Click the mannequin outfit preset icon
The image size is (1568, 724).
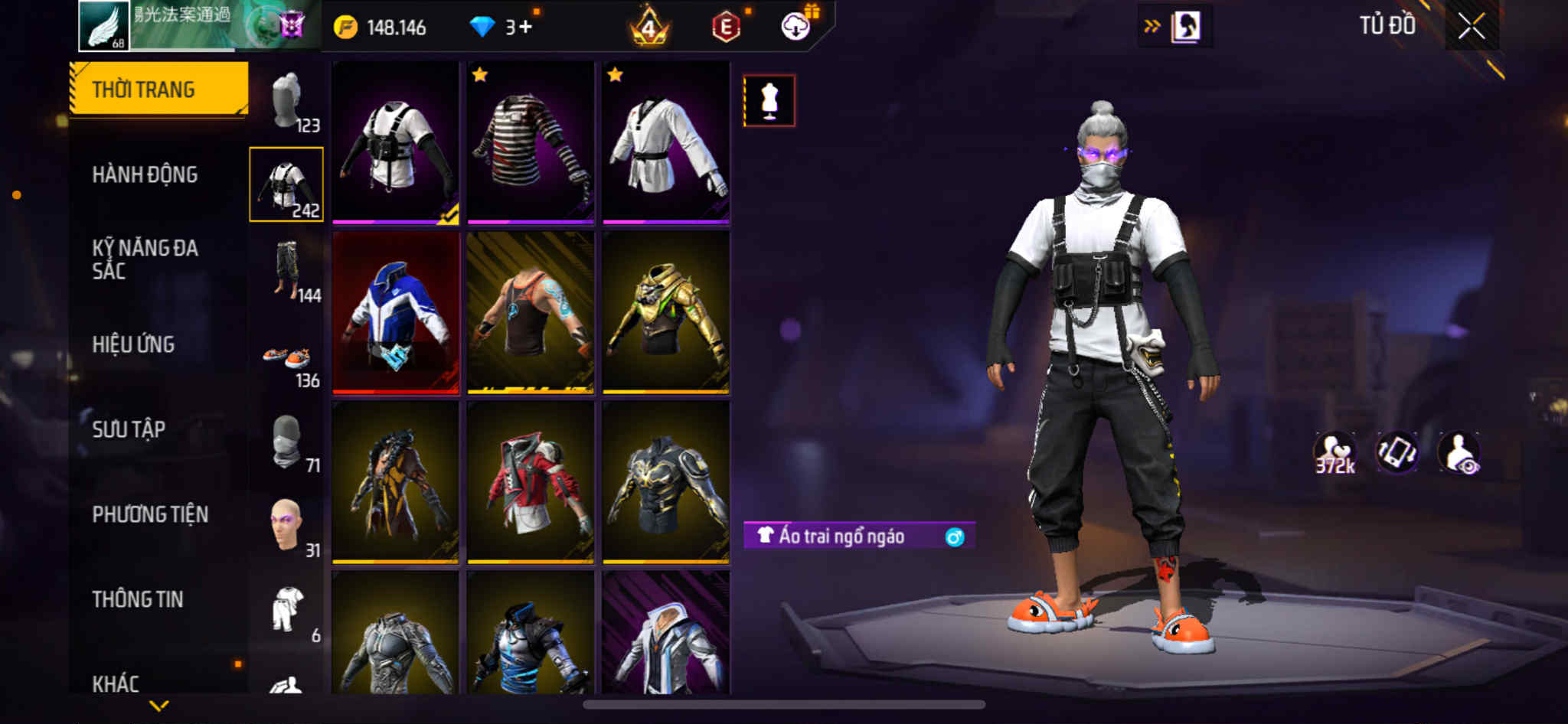tap(769, 100)
